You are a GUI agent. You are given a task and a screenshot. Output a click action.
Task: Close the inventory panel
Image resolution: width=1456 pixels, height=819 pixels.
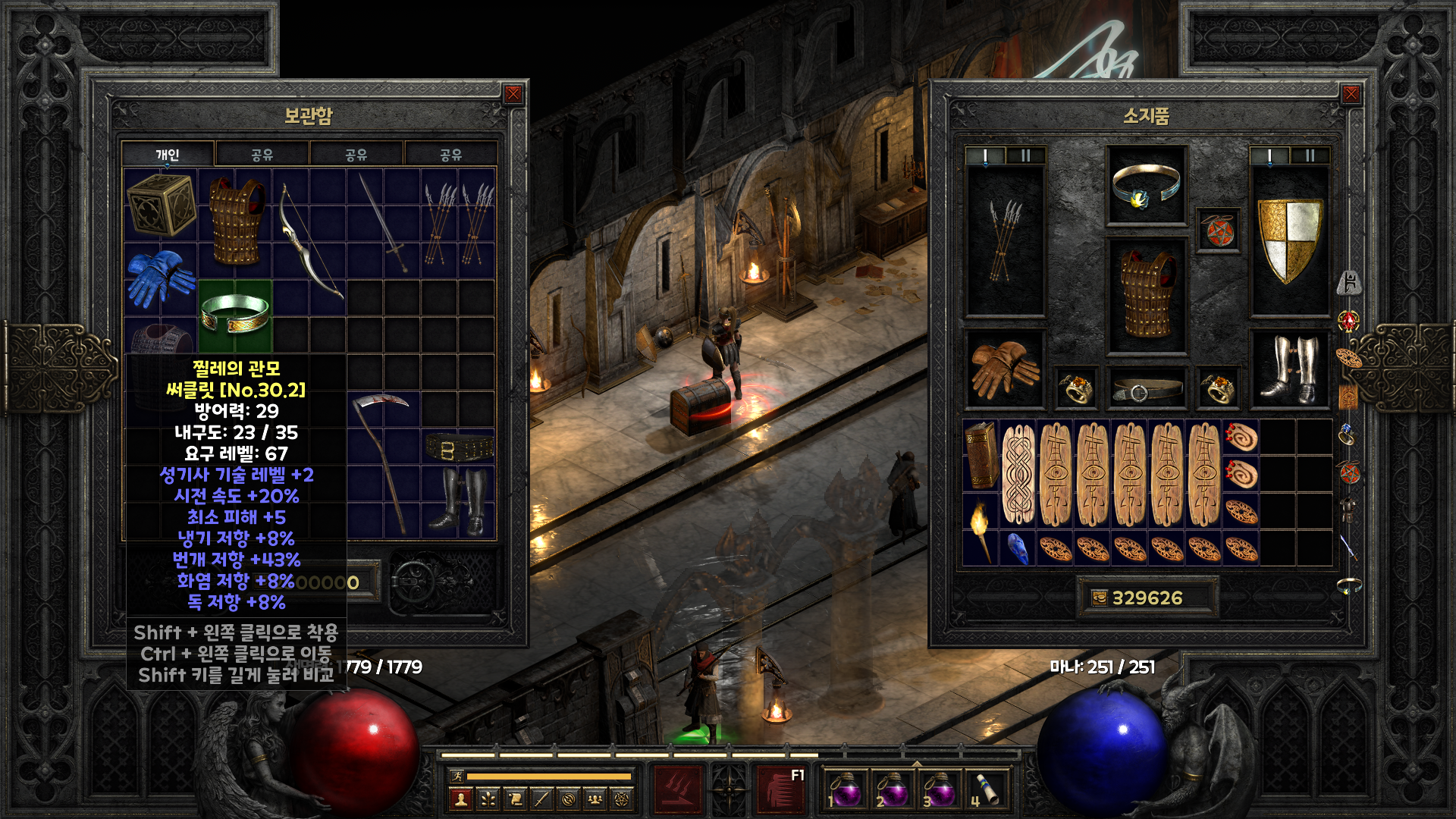(x=1351, y=94)
